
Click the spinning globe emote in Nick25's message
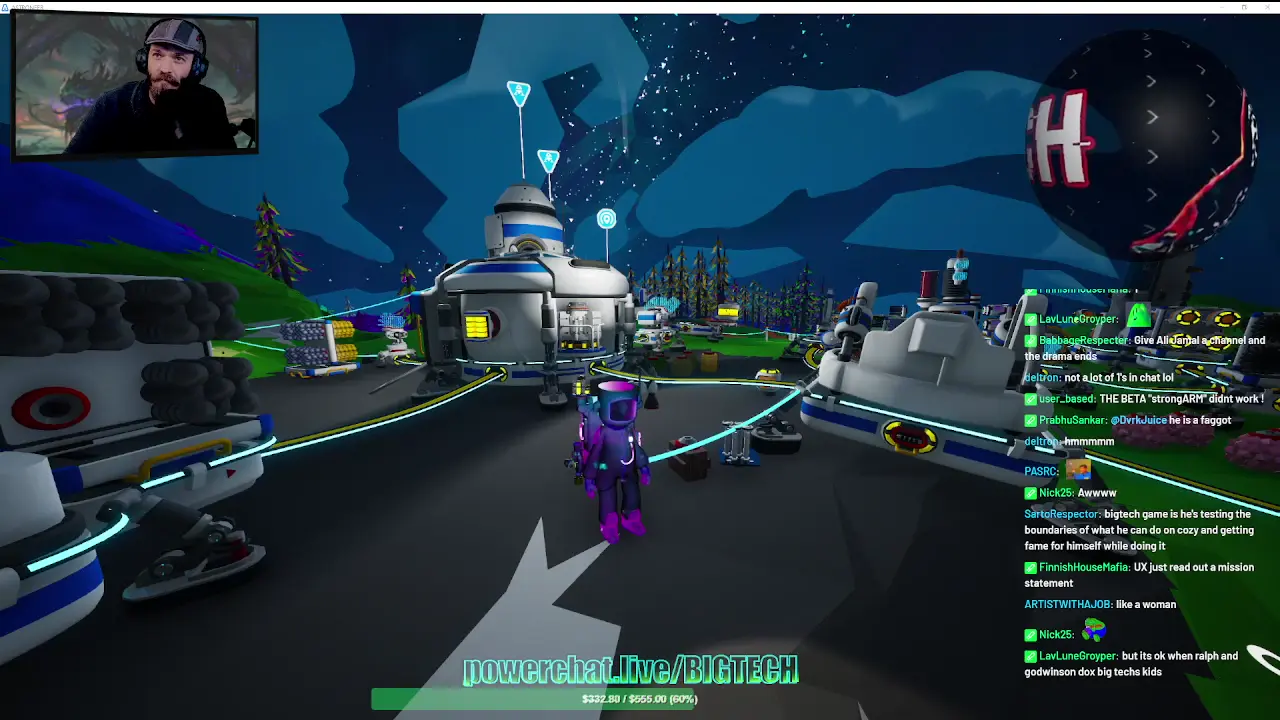1095,633
